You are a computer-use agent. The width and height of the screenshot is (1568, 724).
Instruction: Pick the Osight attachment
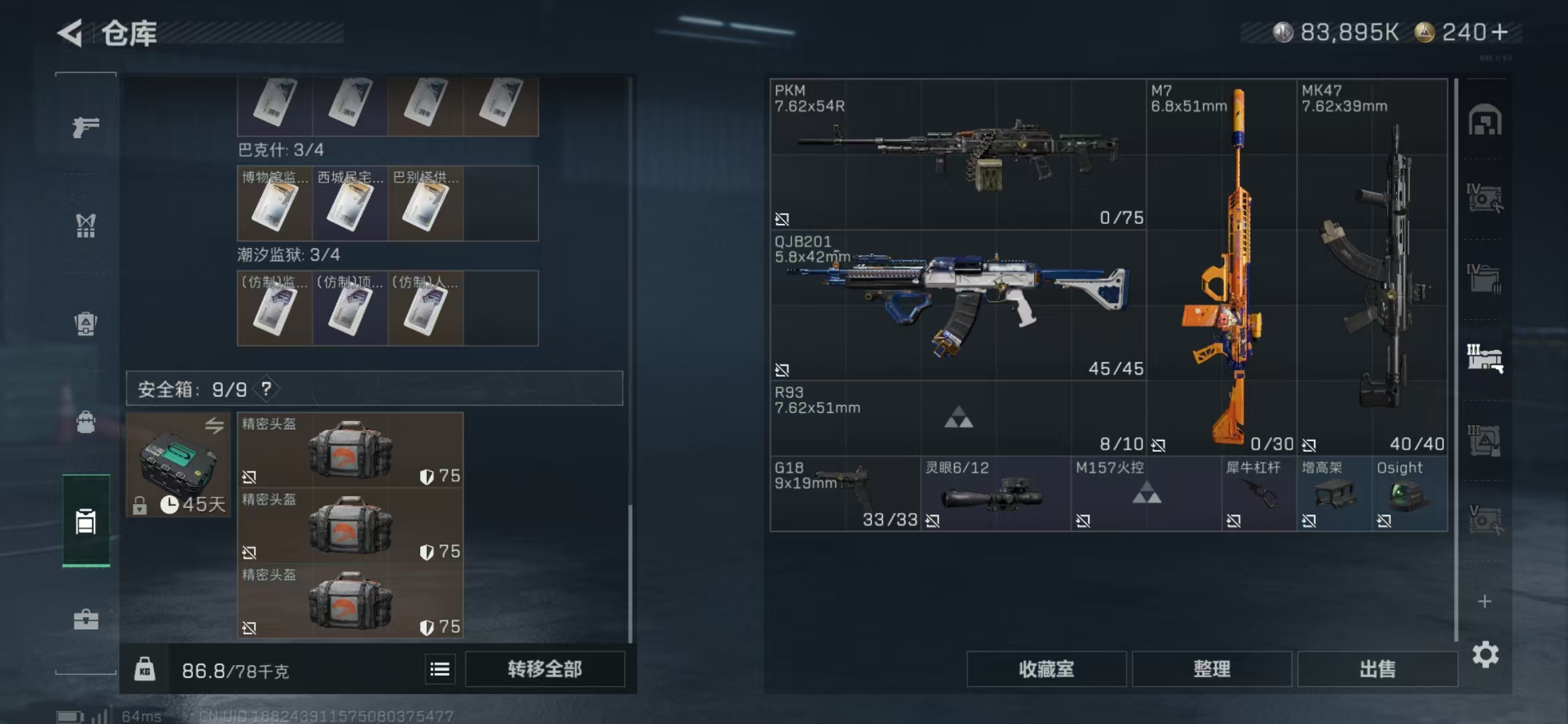1409,494
